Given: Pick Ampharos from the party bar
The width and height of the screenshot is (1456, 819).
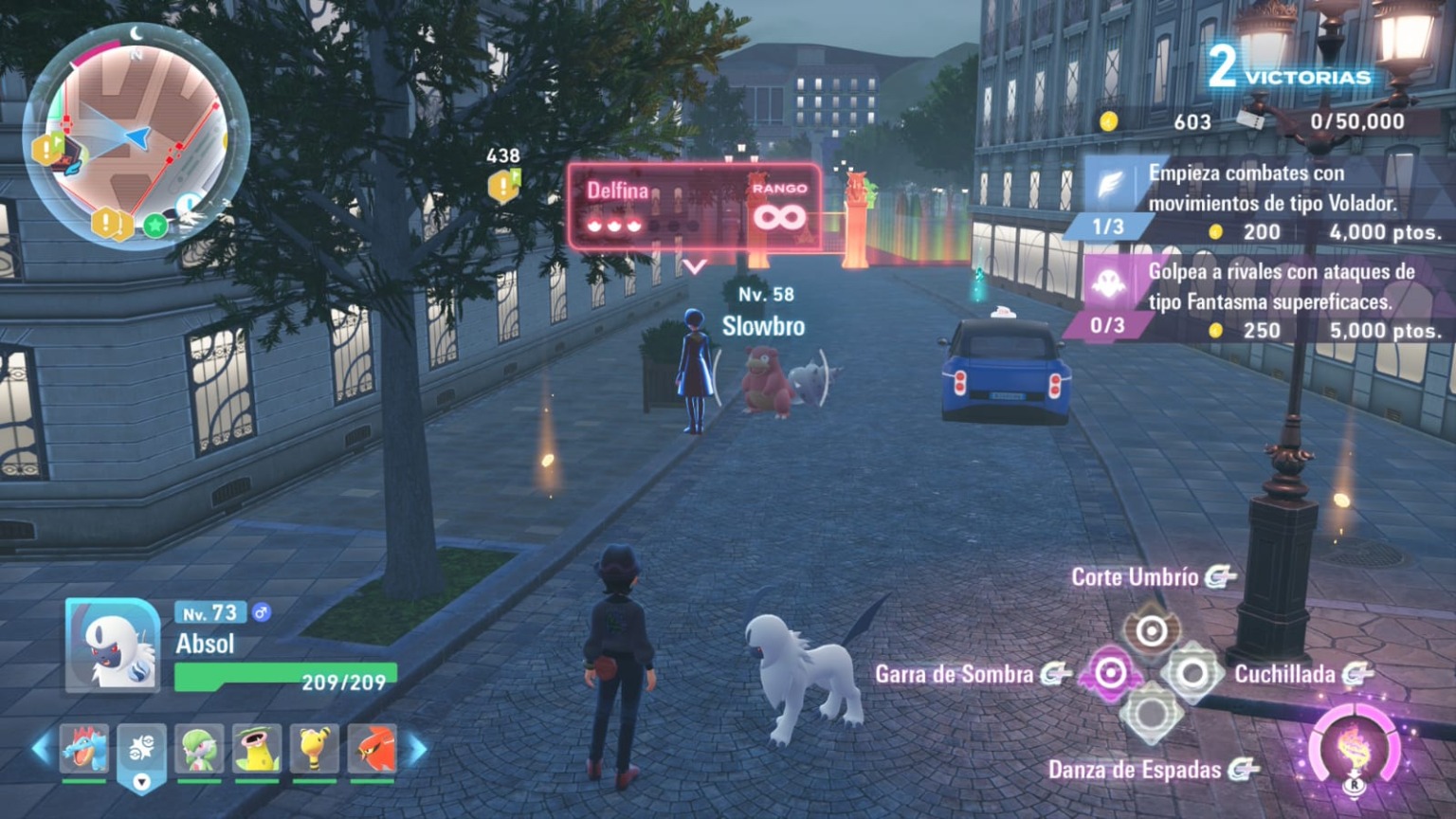Looking at the screenshot, I should pos(315,750).
